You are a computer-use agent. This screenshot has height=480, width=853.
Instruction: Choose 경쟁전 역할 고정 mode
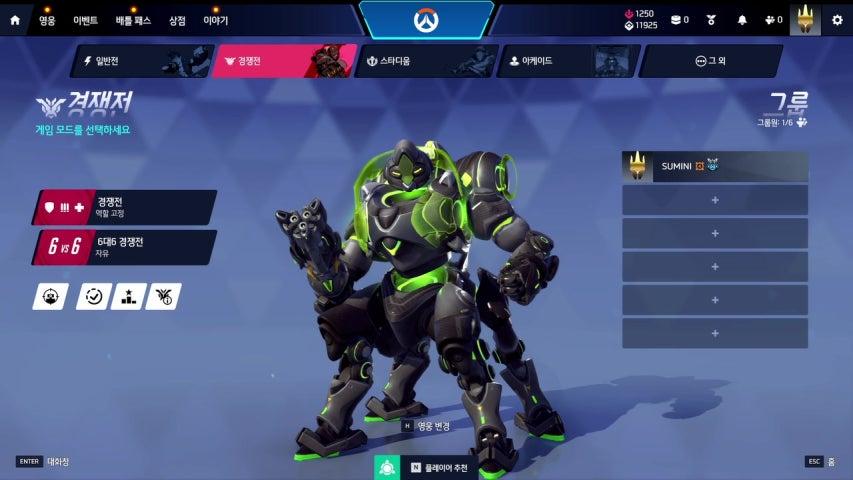(125, 207)
